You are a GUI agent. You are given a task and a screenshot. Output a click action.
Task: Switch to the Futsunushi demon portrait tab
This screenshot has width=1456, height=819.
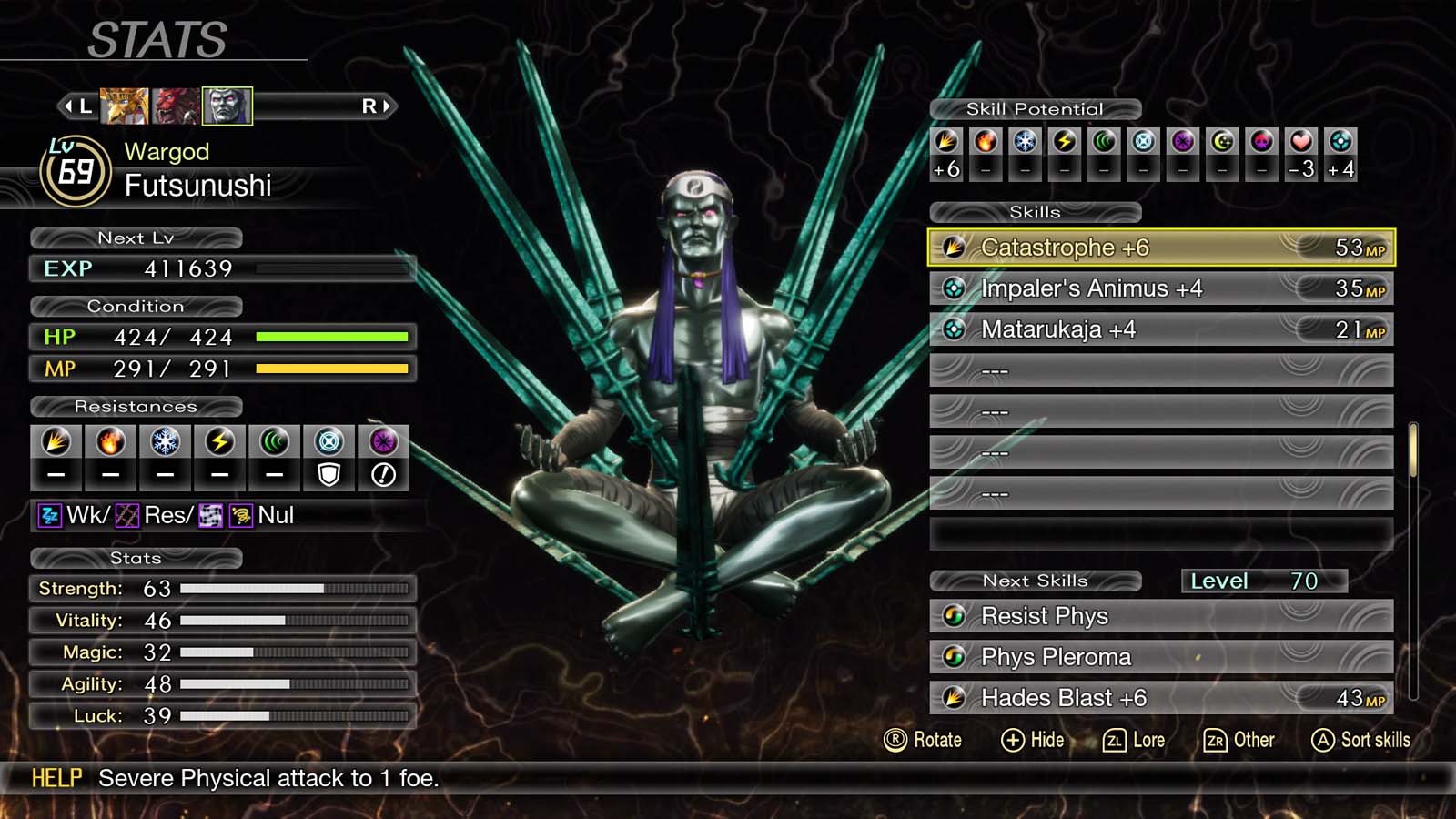coord(227,104)
